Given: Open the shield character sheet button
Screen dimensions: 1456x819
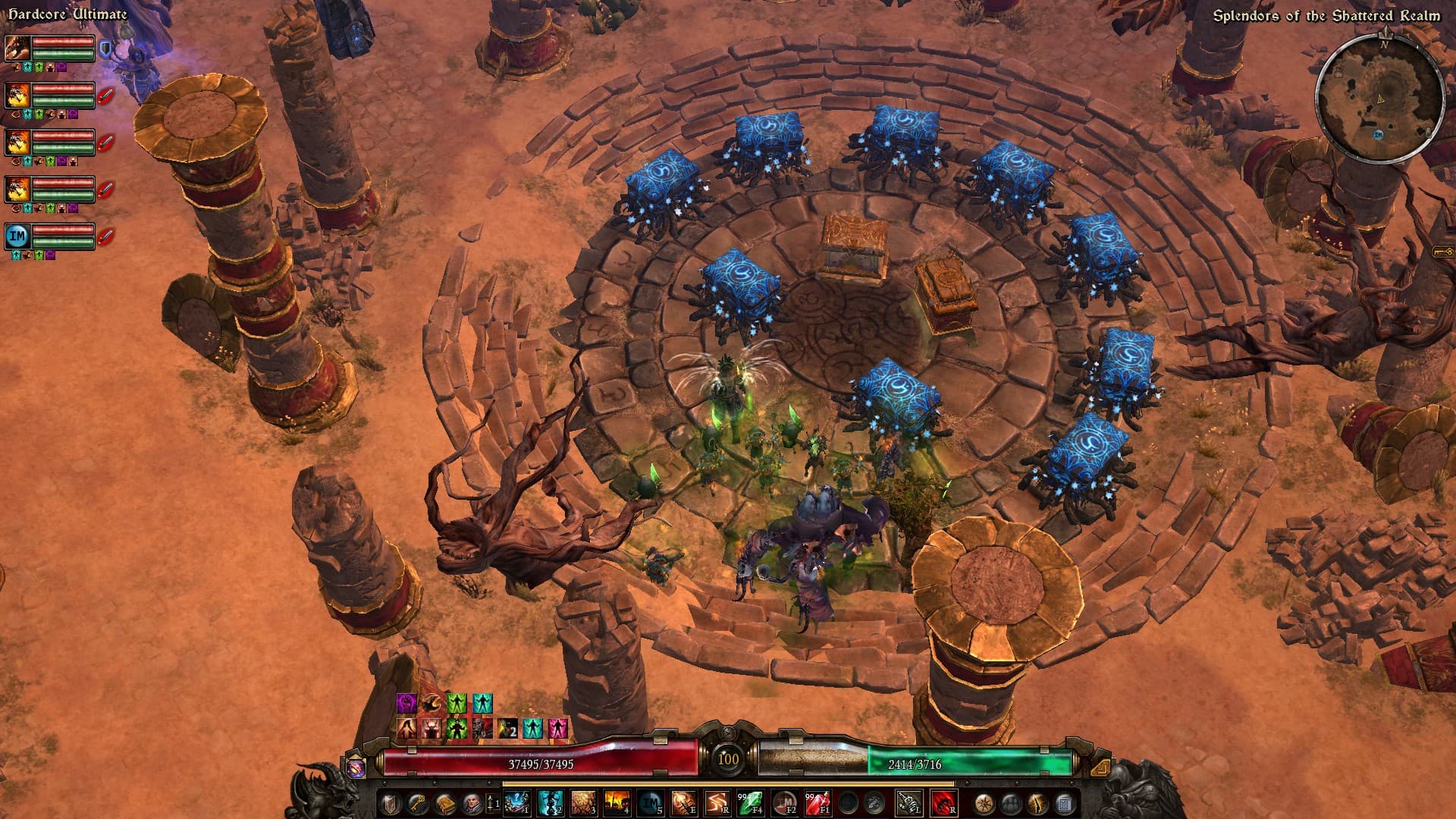Looking at the screenshot, I should (x=391, y=803).
